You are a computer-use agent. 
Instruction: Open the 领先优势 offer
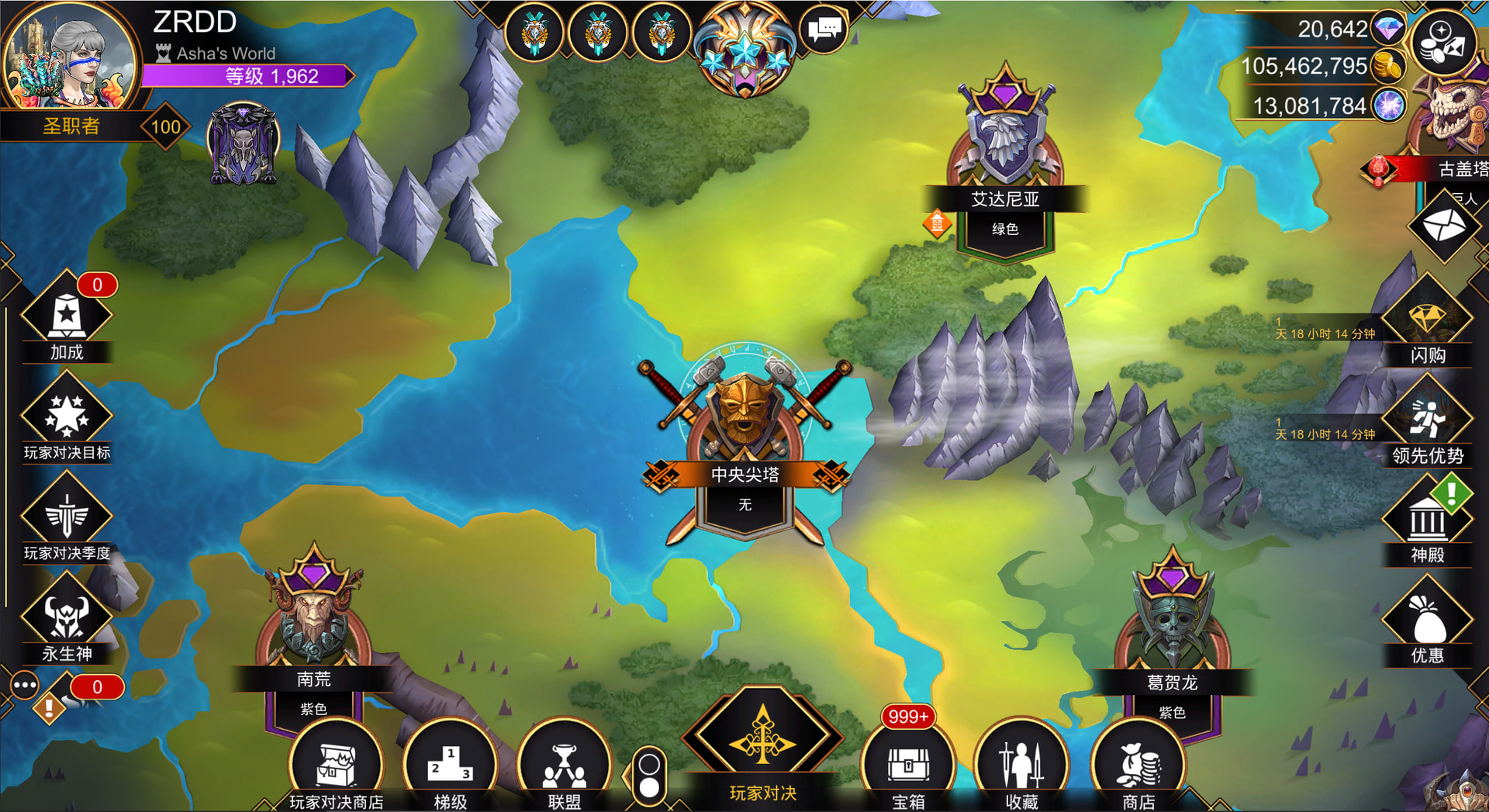1427,420
